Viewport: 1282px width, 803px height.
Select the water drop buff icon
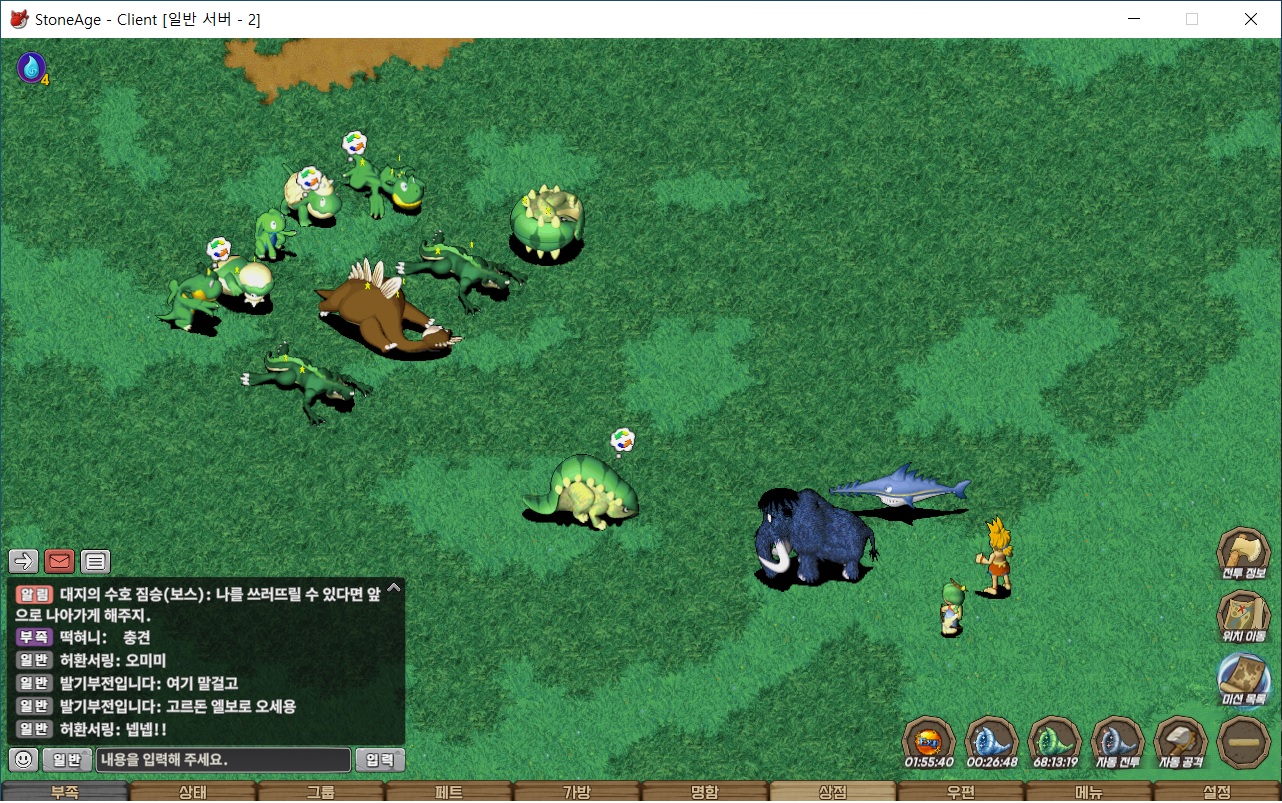pyautogui.click(x=31, y=67)
